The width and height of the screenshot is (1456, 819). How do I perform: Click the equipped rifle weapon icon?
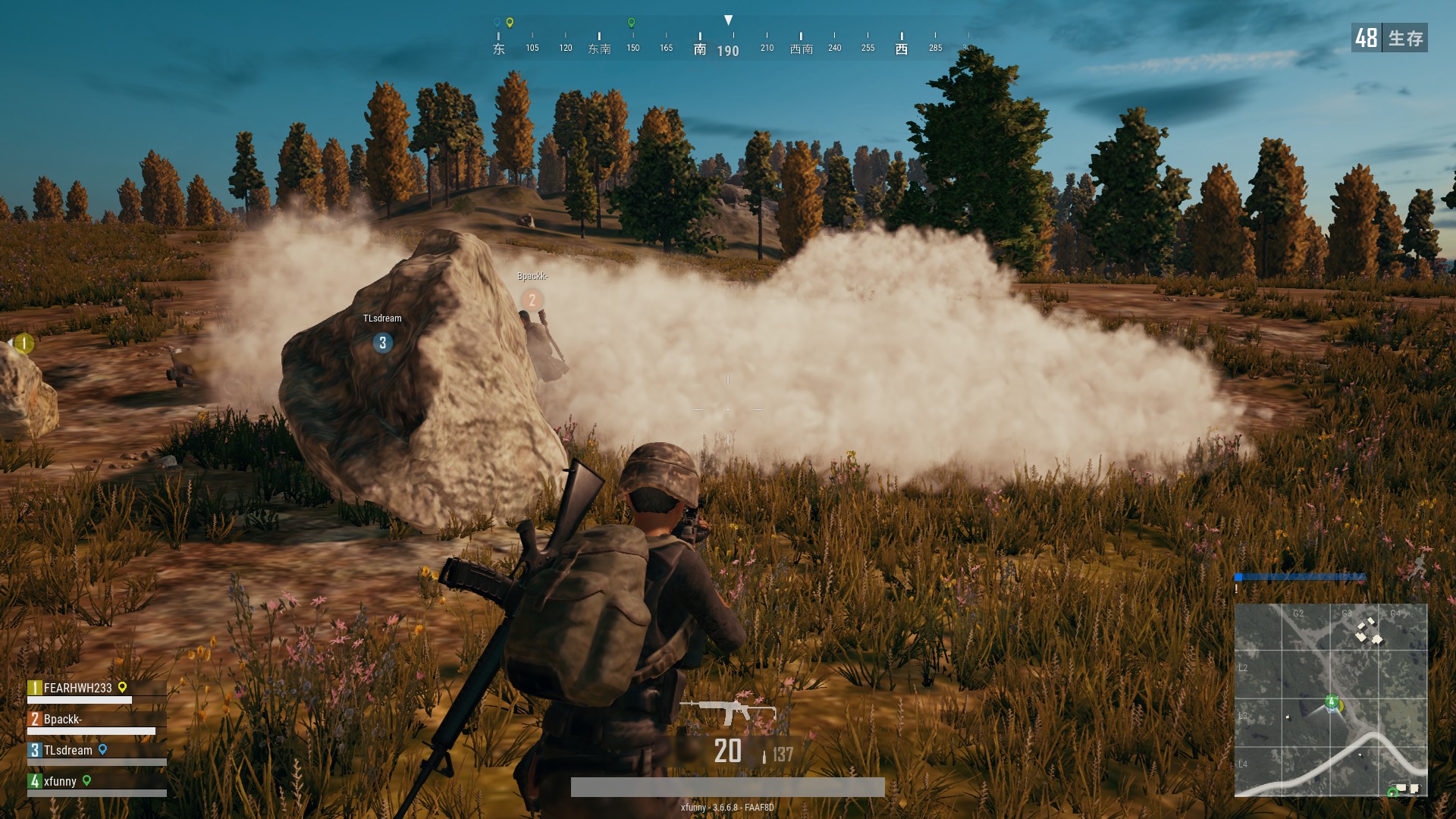726,711
